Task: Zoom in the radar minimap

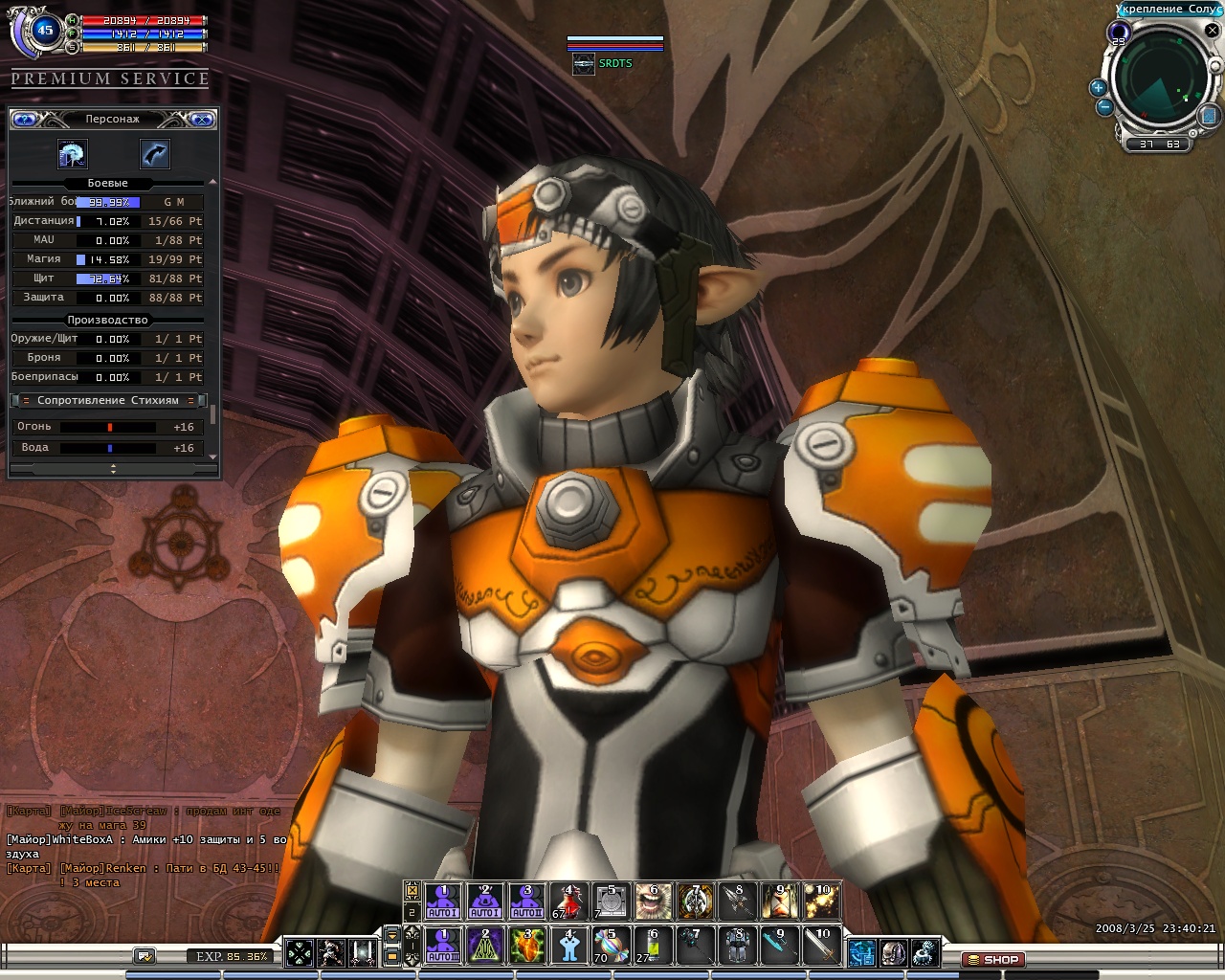Action: (x=1098, y=88)
